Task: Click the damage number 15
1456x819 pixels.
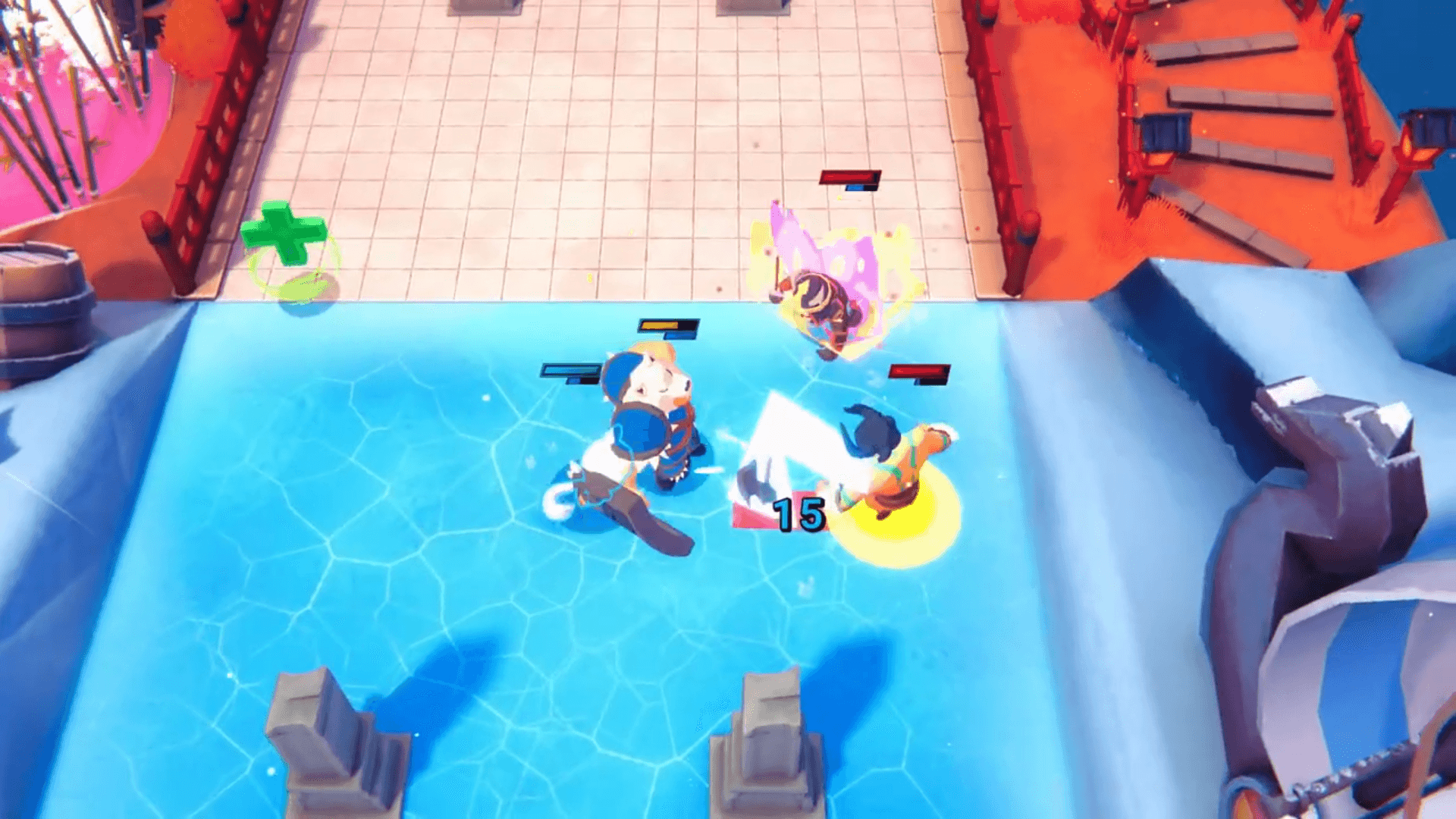Action: [x=797, y=515]
